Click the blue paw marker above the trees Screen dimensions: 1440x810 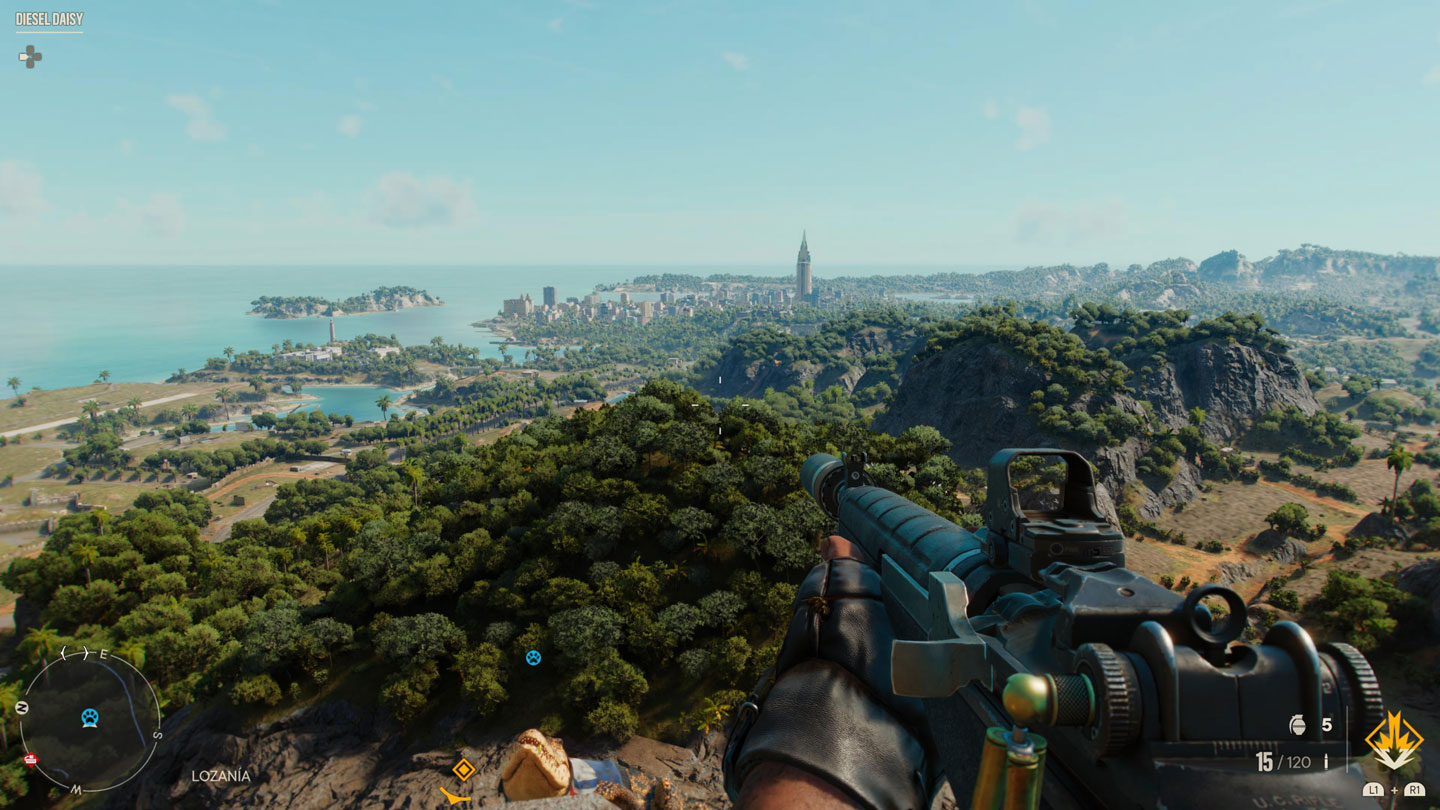[533, 657]
